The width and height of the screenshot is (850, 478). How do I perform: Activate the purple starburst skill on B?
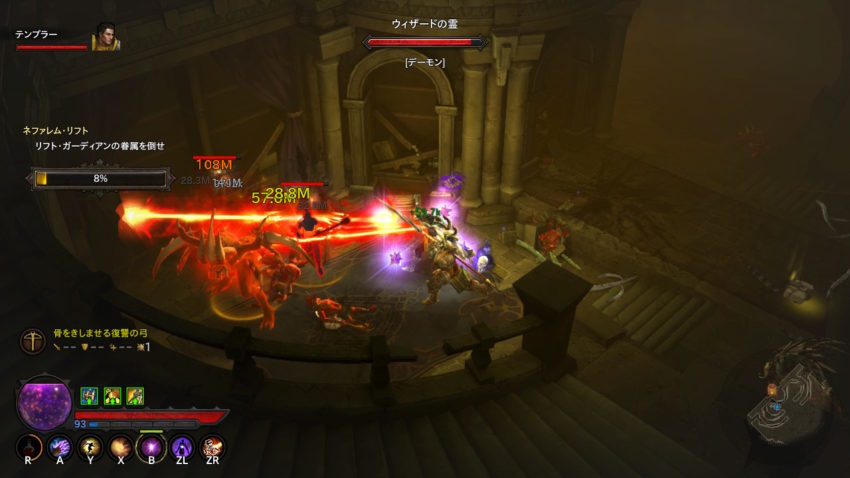tap(151, 446)
